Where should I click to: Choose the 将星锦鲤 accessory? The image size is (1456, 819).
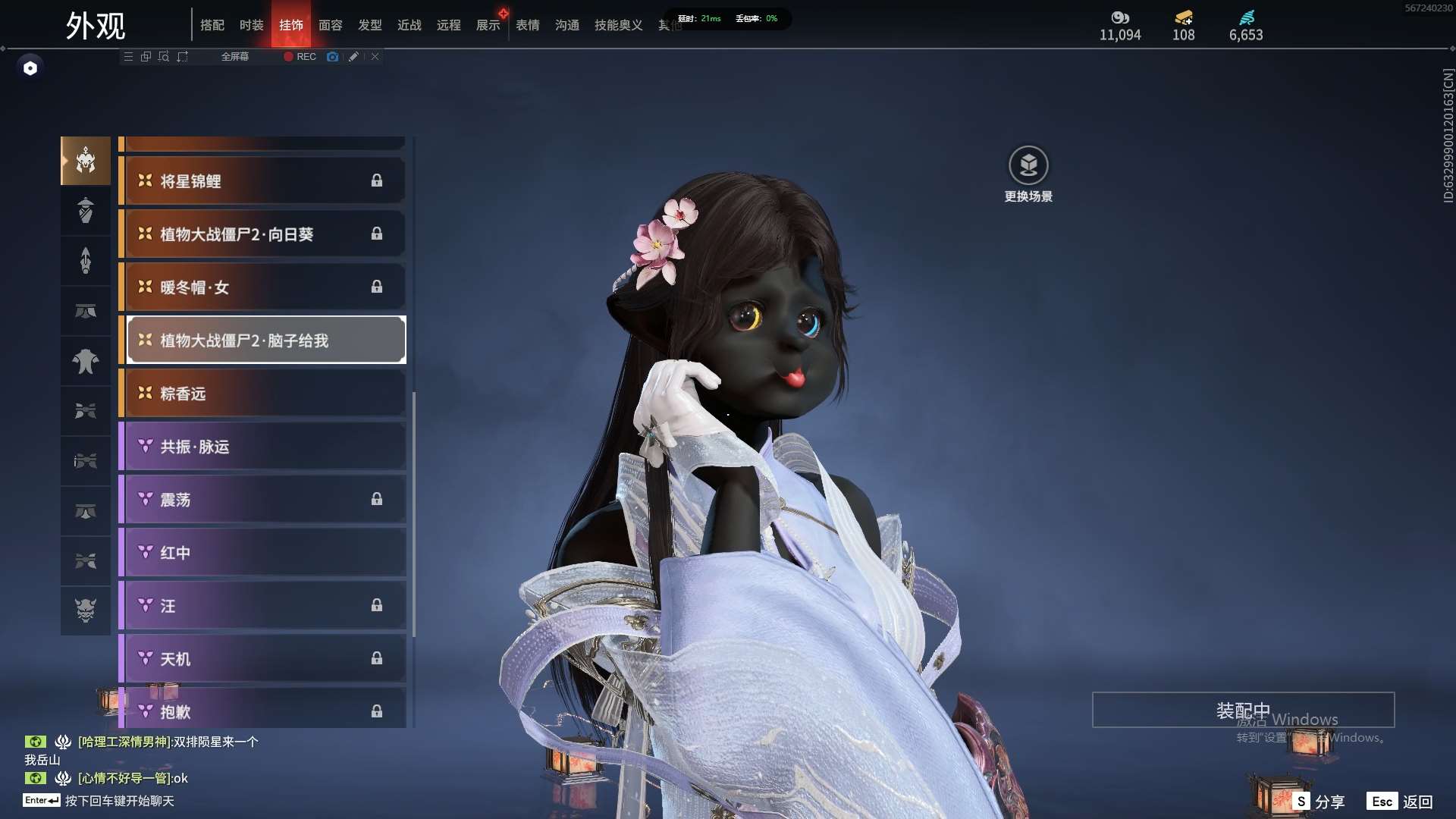262,181
